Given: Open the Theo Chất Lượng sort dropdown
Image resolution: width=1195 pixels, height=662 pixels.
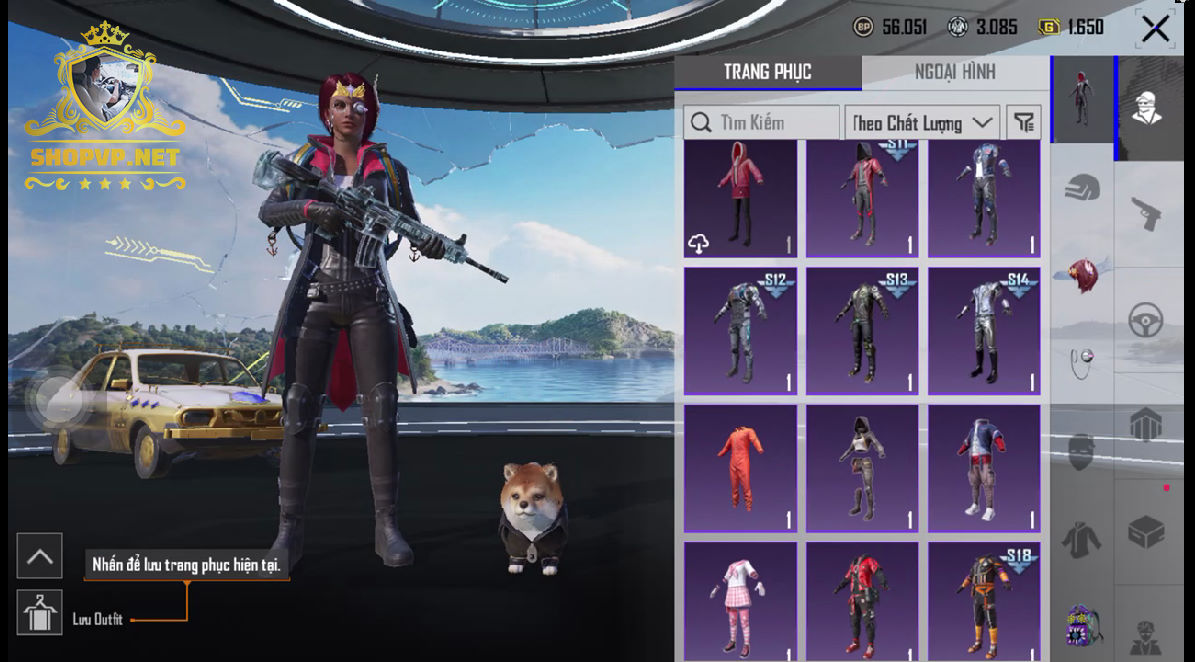Looking at the screenshot, I should click(x=922, y=123).
